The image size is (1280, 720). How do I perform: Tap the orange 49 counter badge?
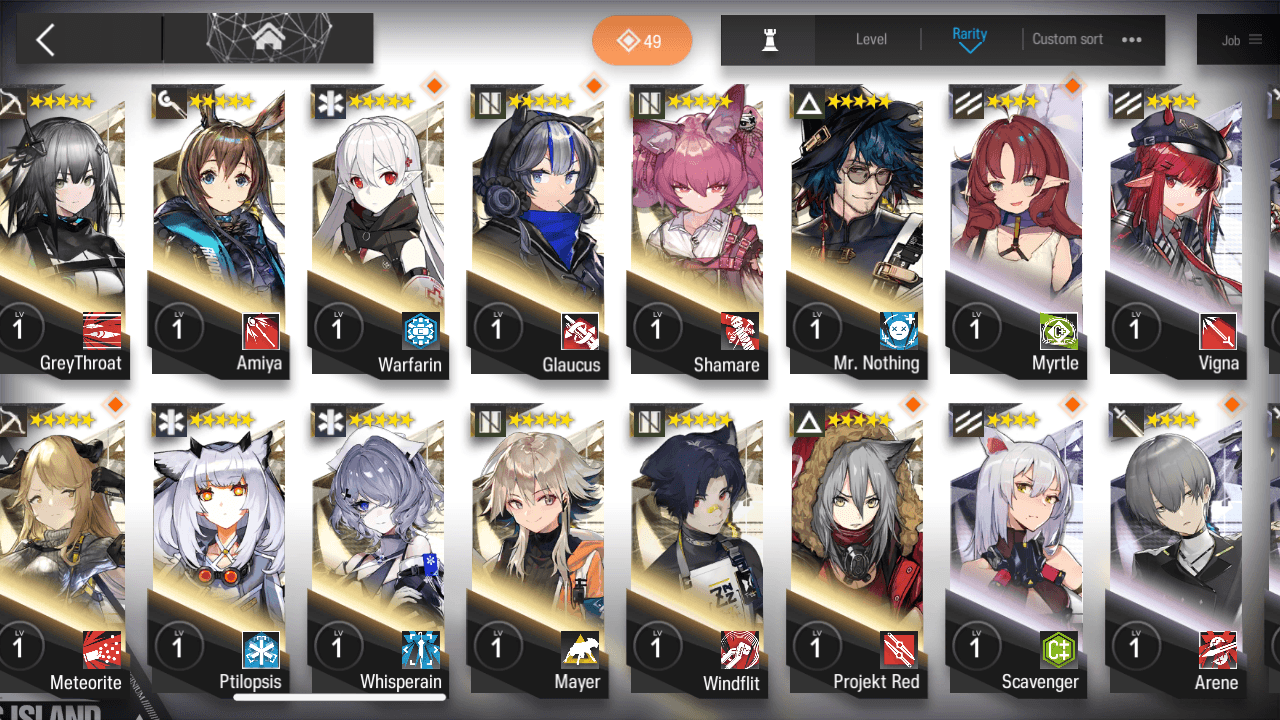click(641, 41)
